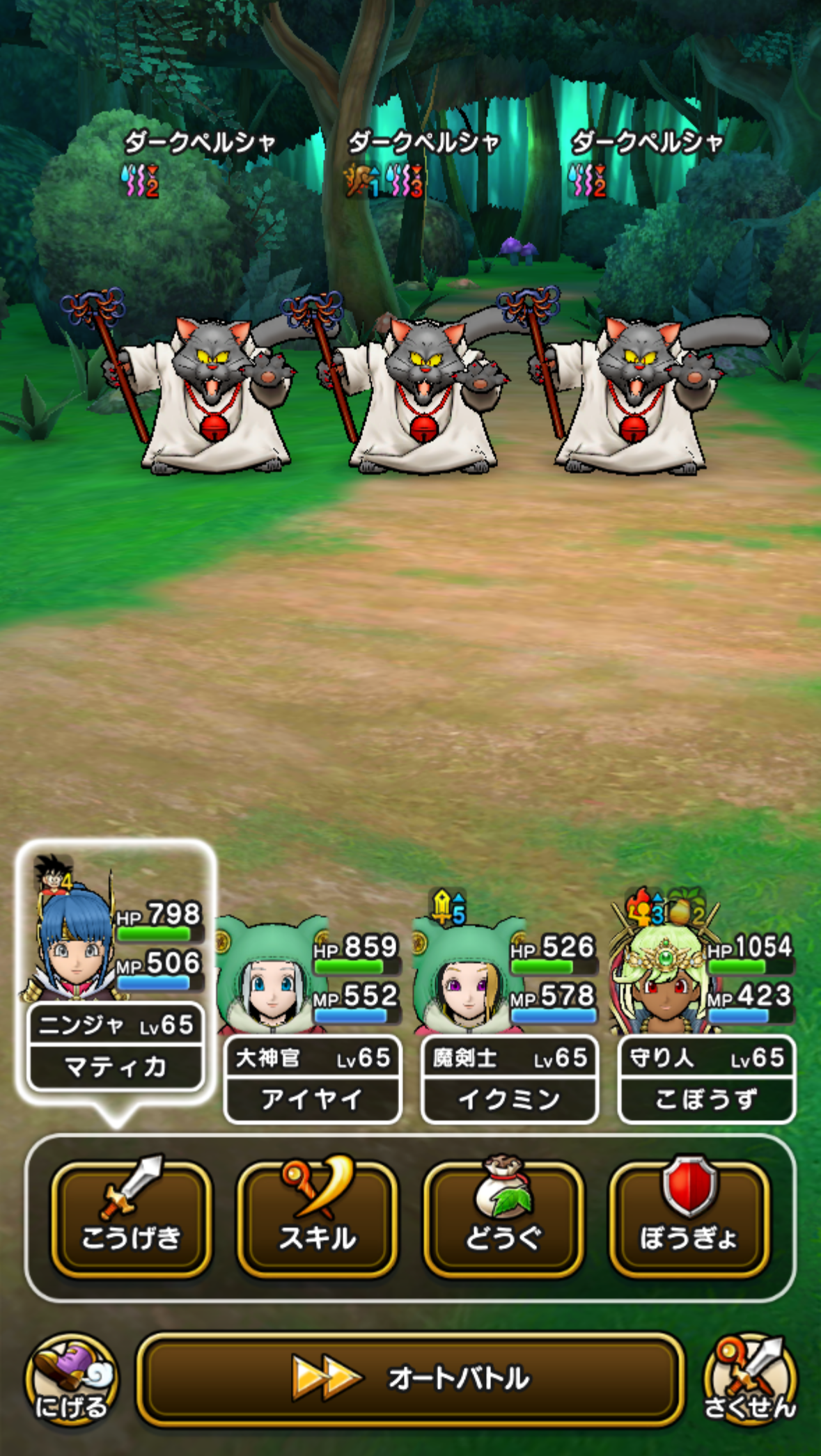821x1456 pixels.
Task: Open the どうぐ item bag
Action: point(503,1219)
